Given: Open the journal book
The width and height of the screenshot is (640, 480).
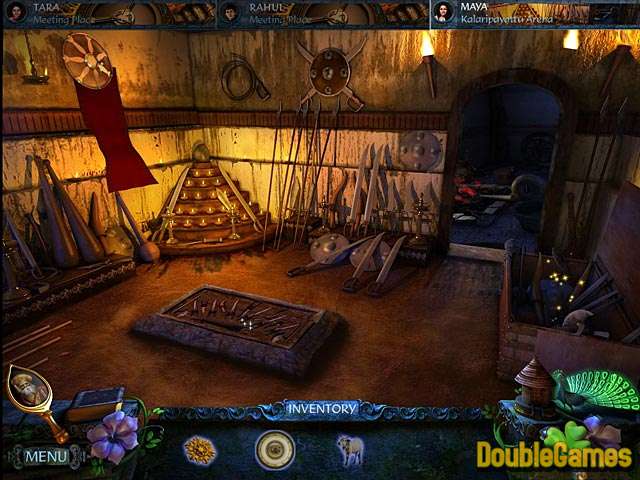Looking at the screenshot, I should [x=95, y=402].
